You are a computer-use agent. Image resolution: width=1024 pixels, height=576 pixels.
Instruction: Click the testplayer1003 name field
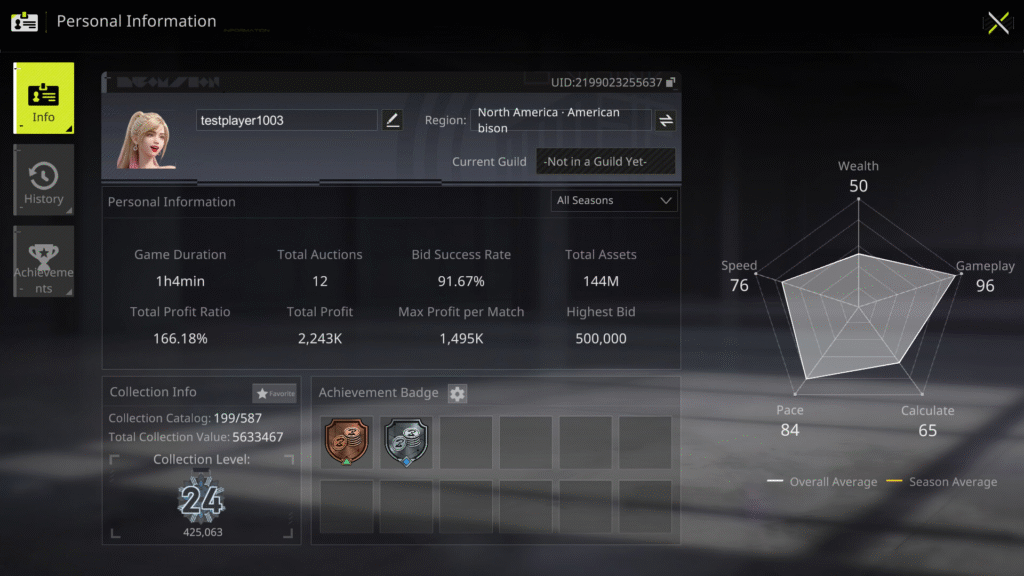coord(287,120)
